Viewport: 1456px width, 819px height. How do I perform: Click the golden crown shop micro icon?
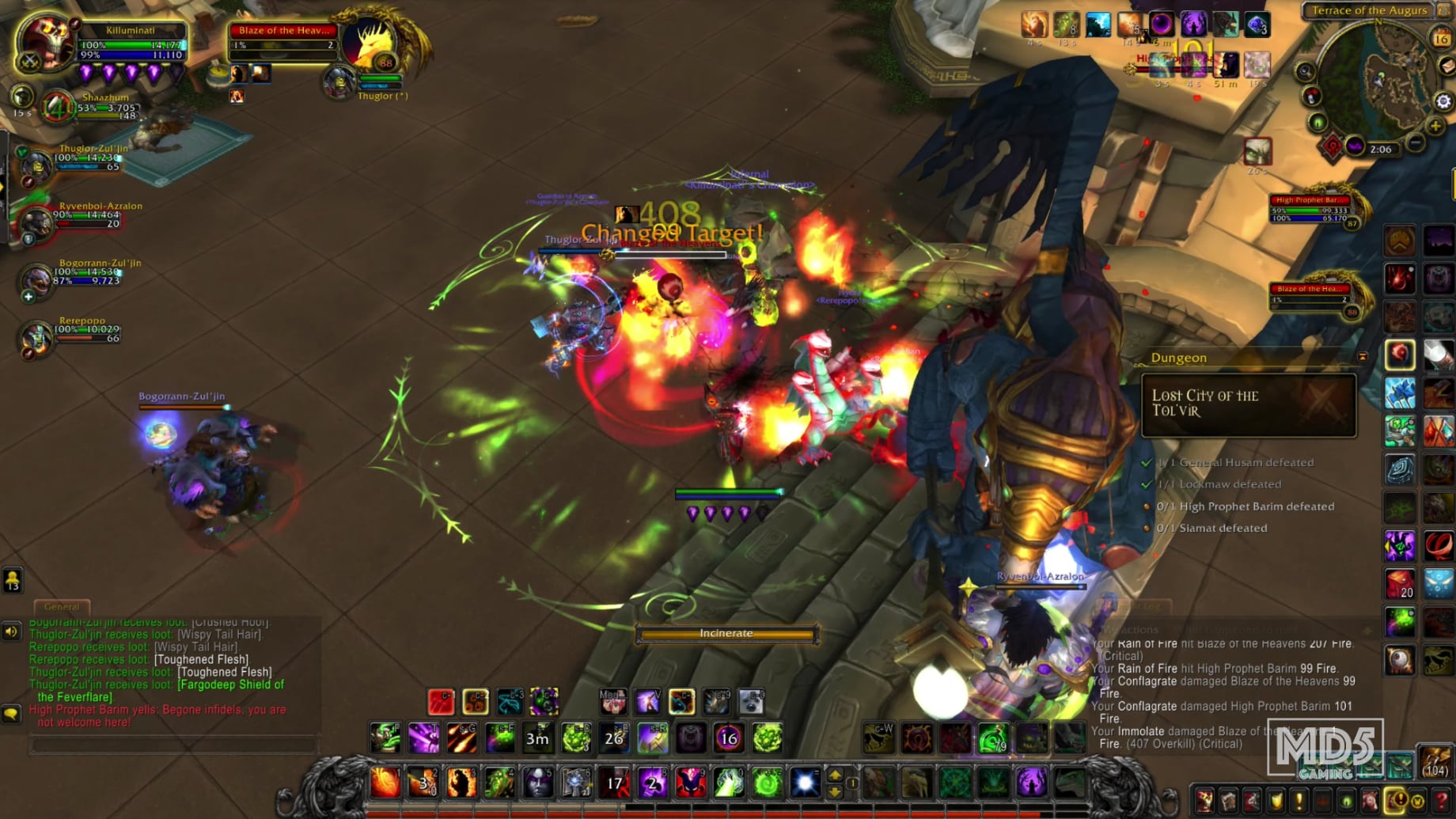[1419, 802]
